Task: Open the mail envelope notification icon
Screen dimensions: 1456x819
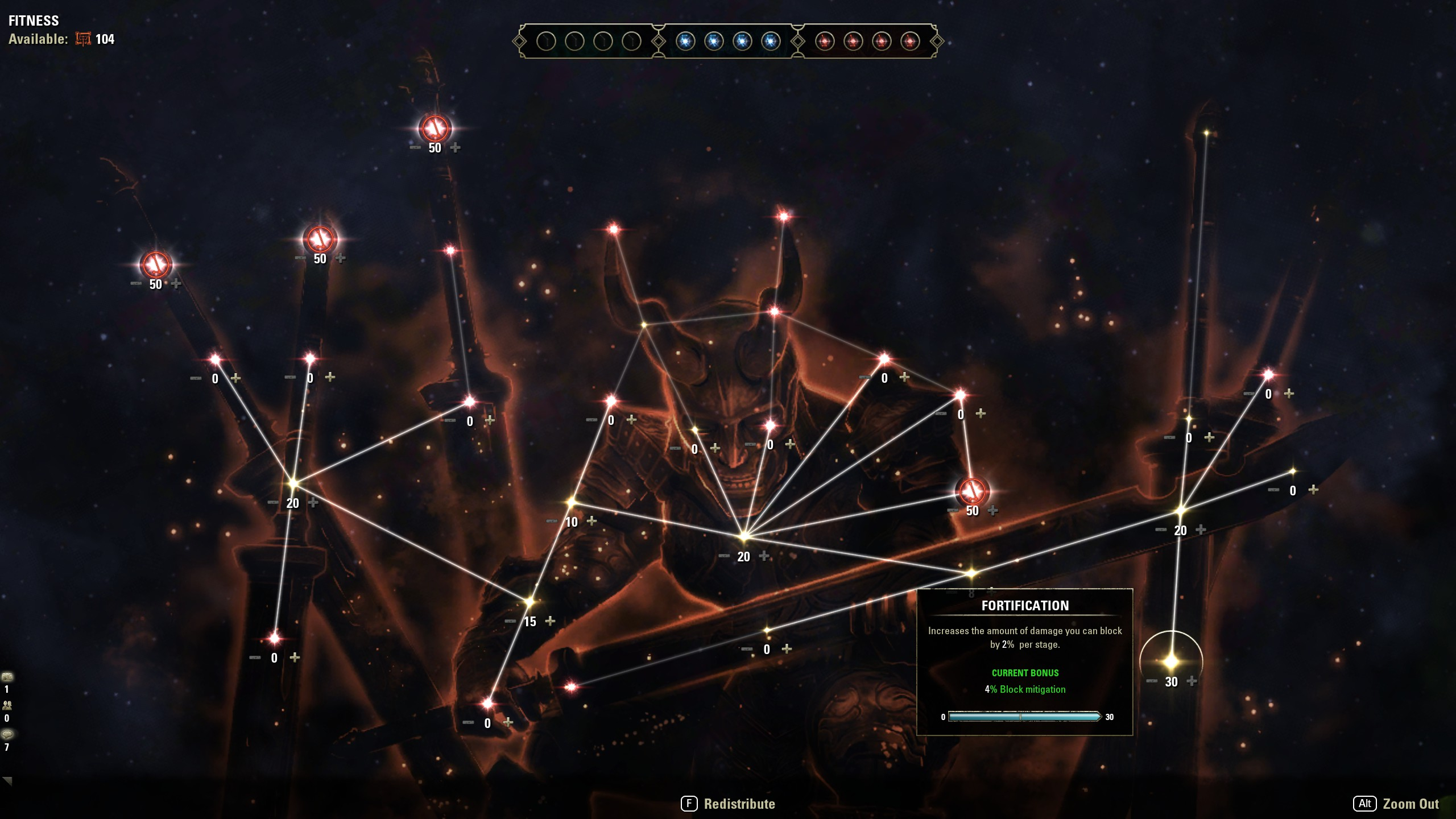Action: tap(7, 677)
